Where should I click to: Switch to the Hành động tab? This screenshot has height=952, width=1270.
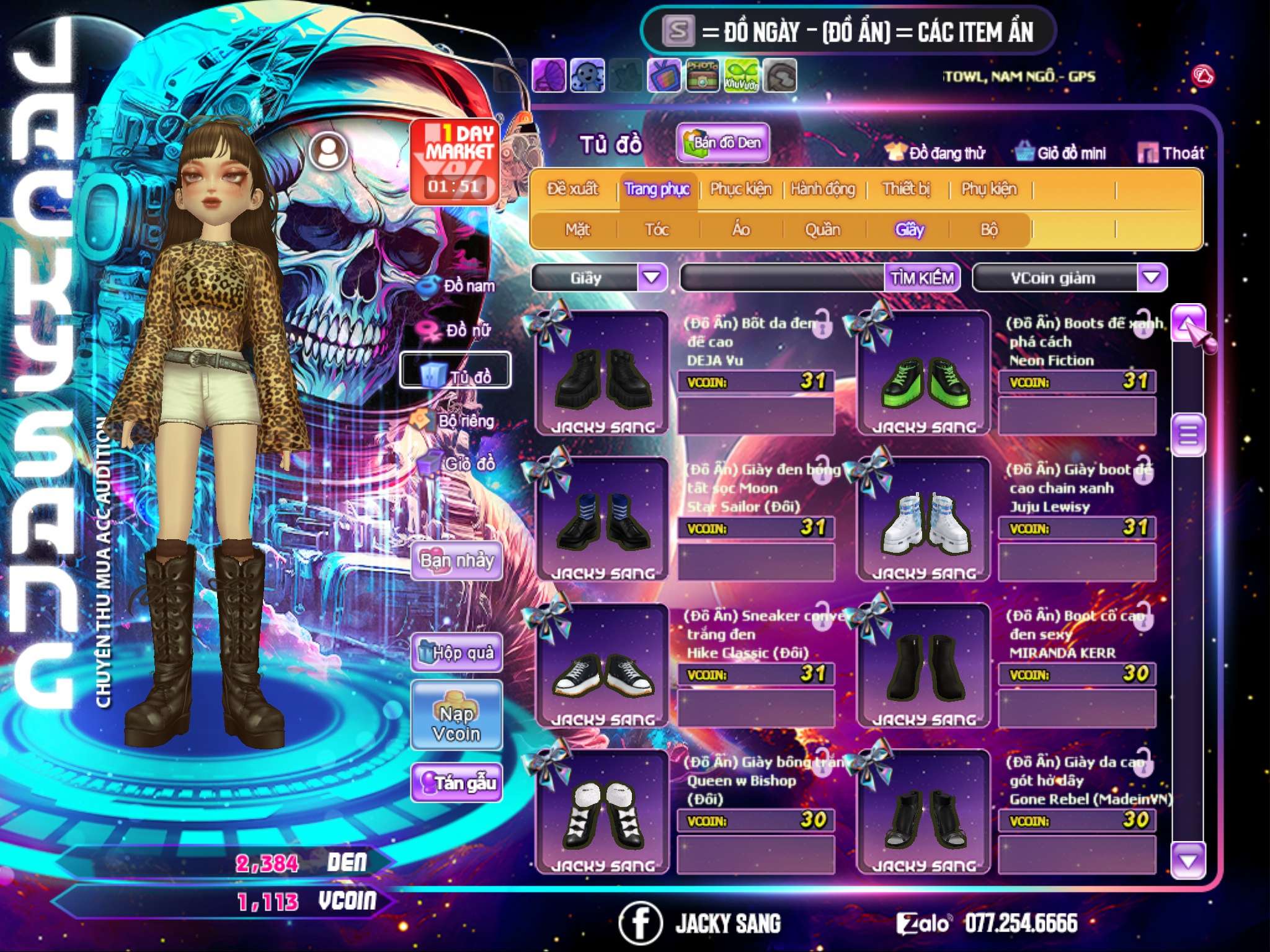point(823,189)
